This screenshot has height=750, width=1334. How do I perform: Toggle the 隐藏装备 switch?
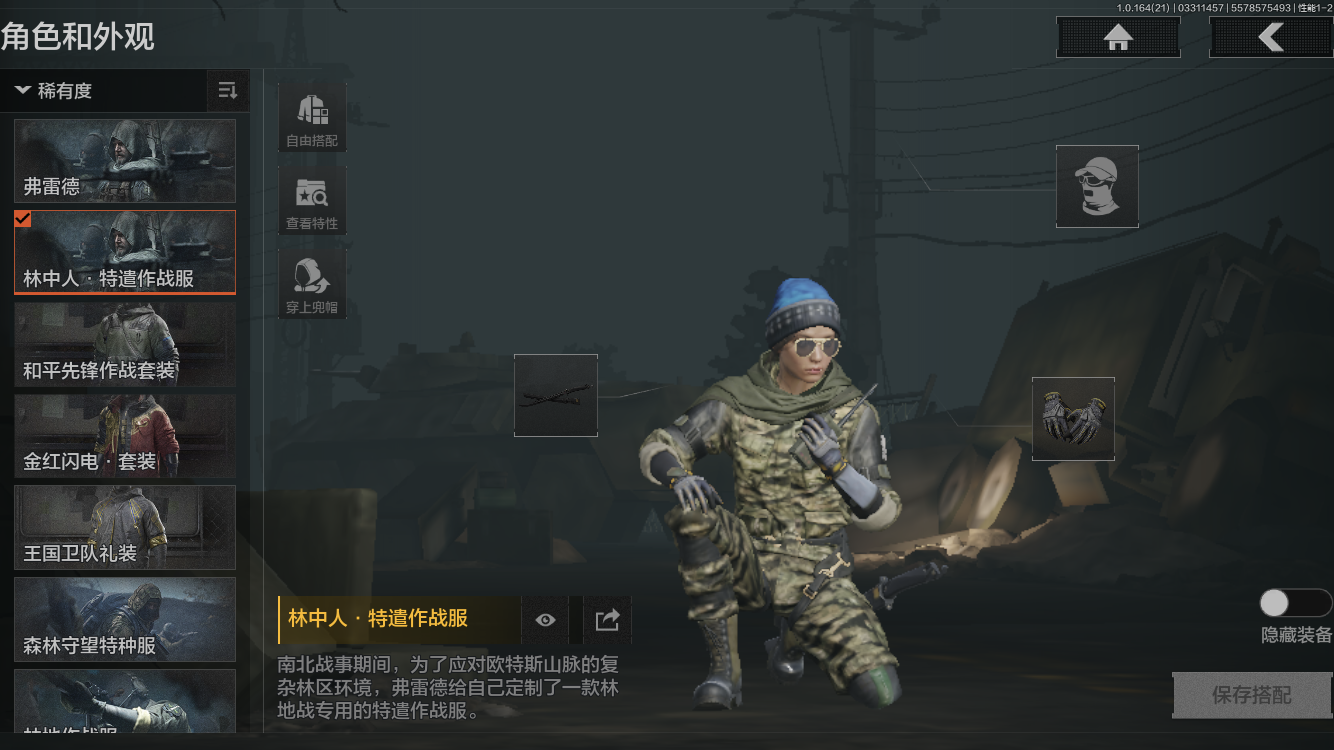coord(1294,603)
